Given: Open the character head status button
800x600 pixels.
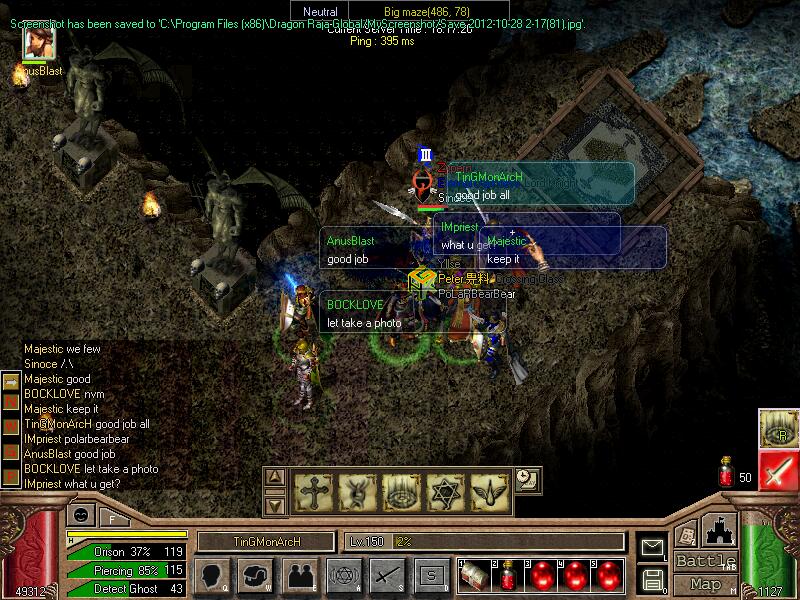Looking at the screenshot, I should point(212,575).
